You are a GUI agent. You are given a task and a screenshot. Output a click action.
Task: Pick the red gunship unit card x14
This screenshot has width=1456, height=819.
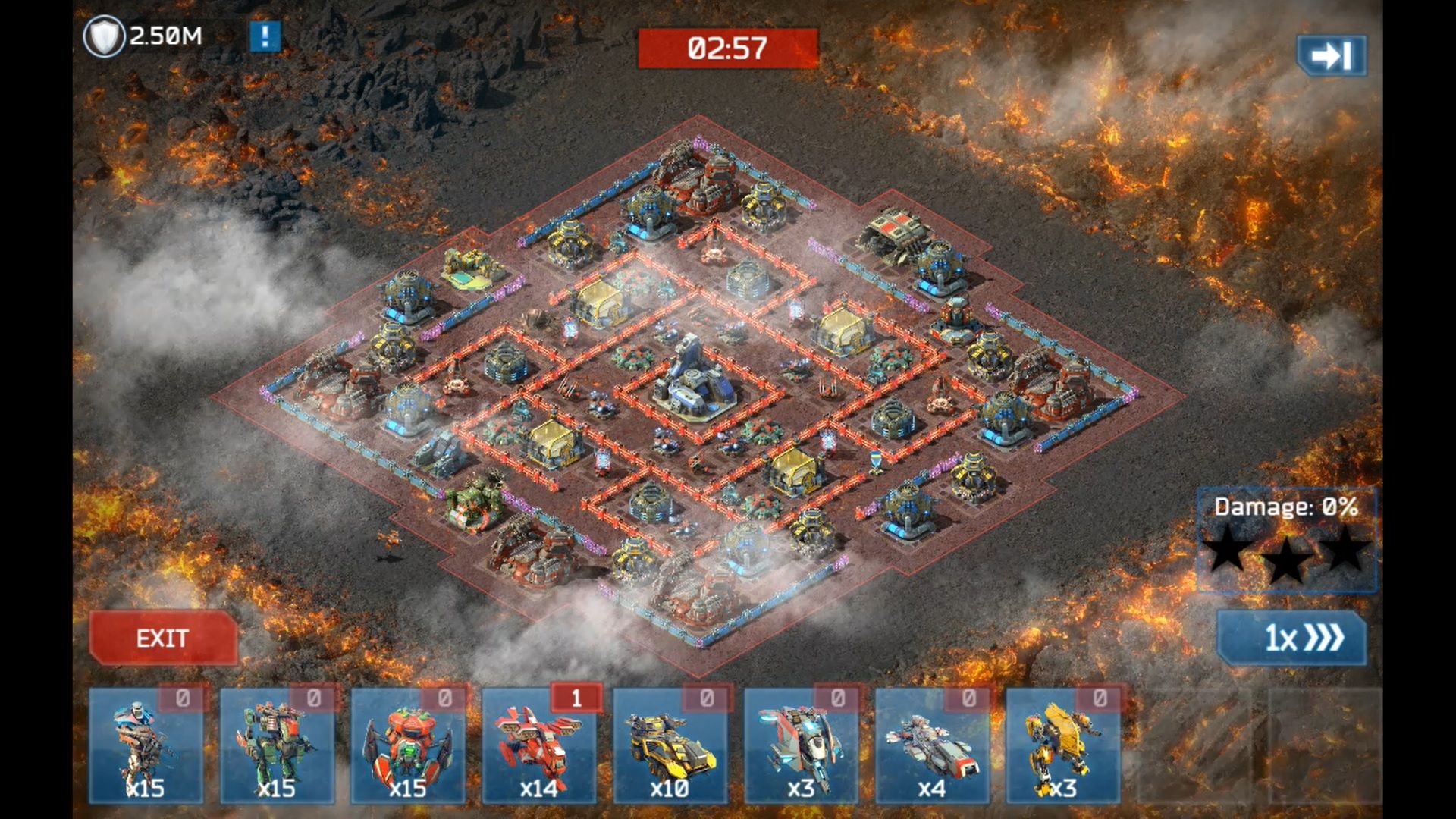(539, 745)
